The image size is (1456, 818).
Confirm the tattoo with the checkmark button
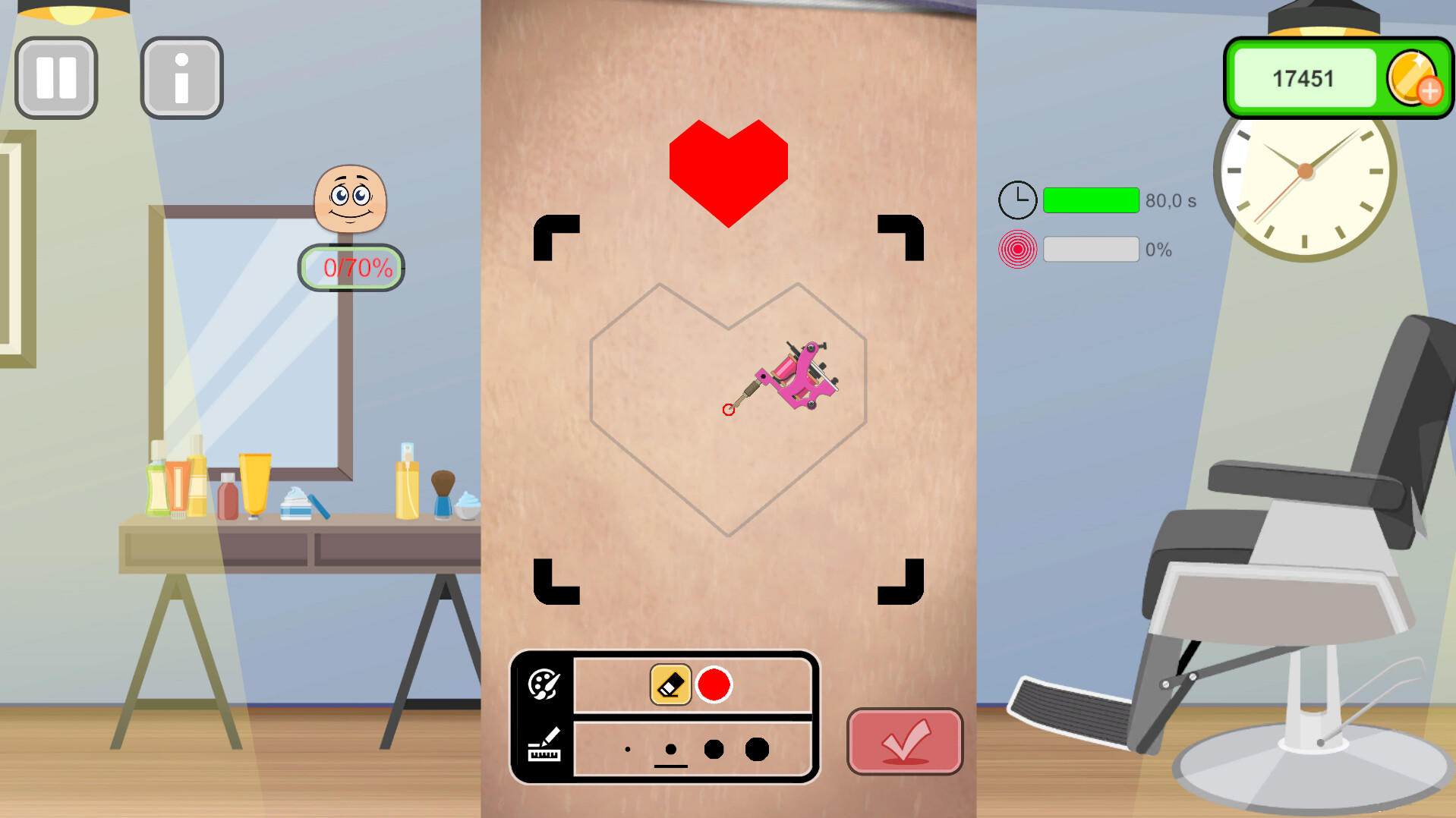point(904,741)
